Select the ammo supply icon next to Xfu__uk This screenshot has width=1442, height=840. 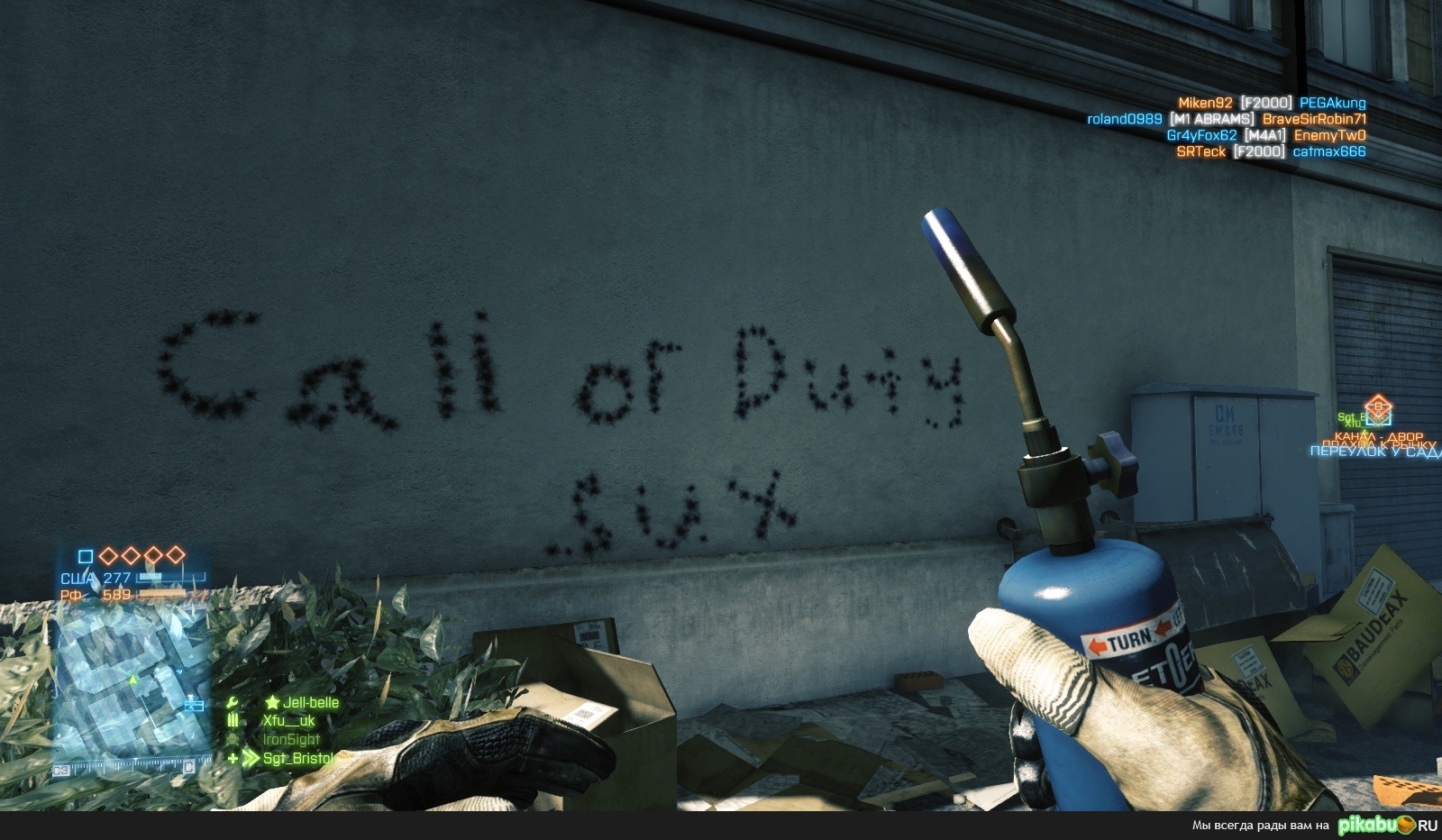(233, 718)
